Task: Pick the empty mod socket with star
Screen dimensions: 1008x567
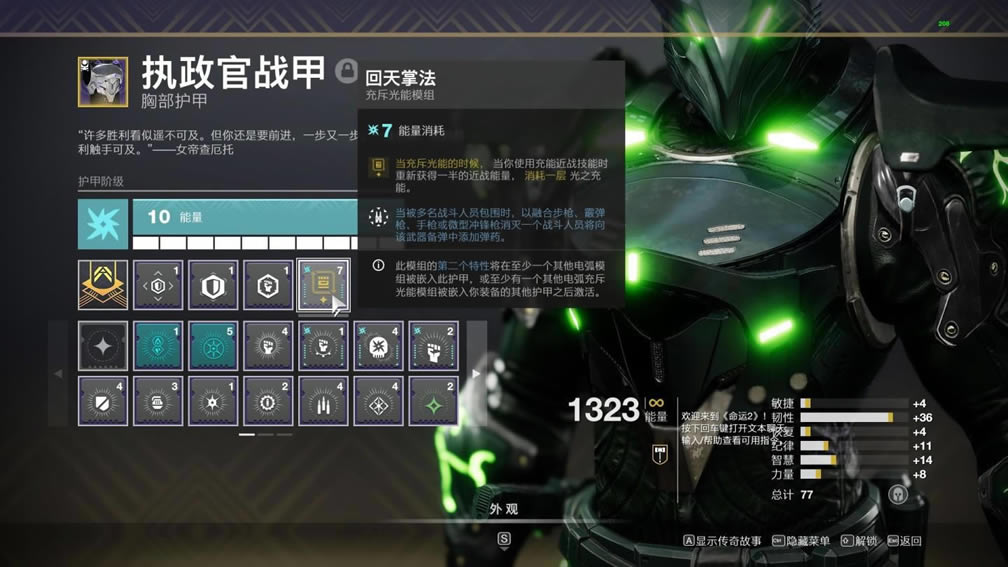Action: (x=103, y=346)
